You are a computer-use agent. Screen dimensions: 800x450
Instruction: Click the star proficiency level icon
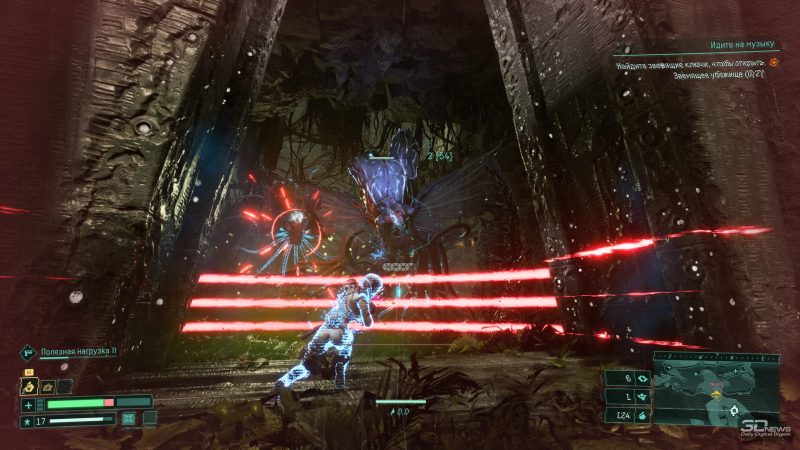tap(29, 421)
